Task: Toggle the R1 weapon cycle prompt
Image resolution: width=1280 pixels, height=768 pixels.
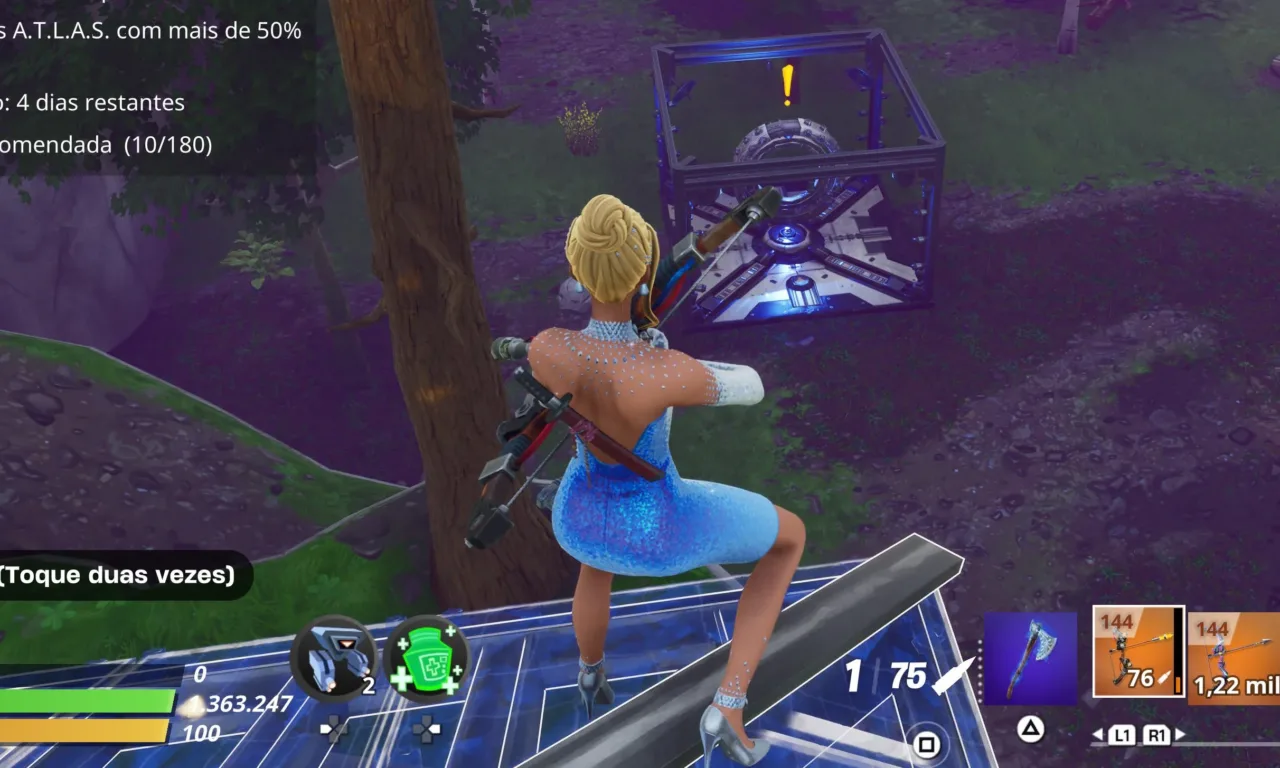Action: point(1158,734)
